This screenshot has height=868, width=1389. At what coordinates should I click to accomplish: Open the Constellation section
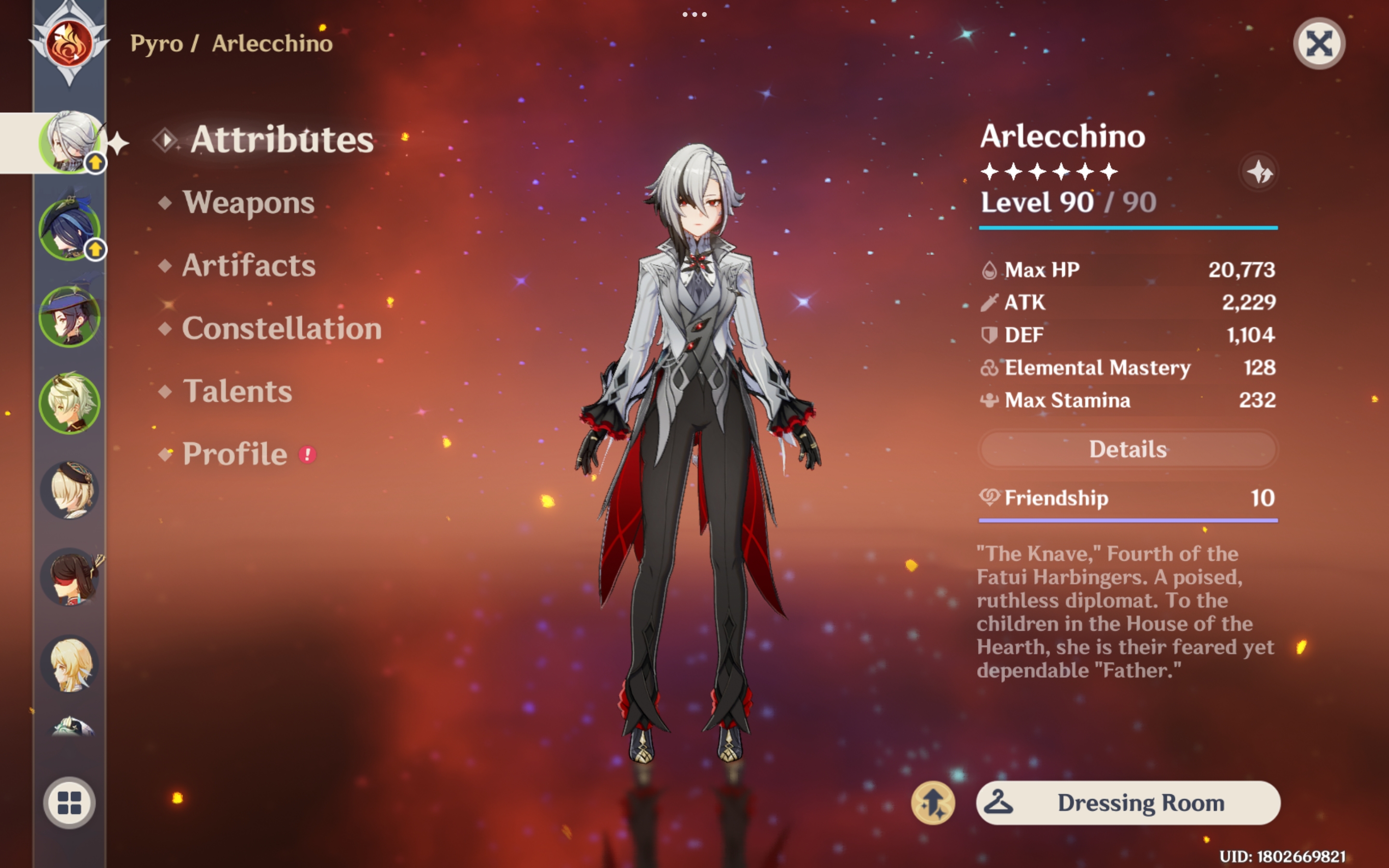(x=281, y=328)
